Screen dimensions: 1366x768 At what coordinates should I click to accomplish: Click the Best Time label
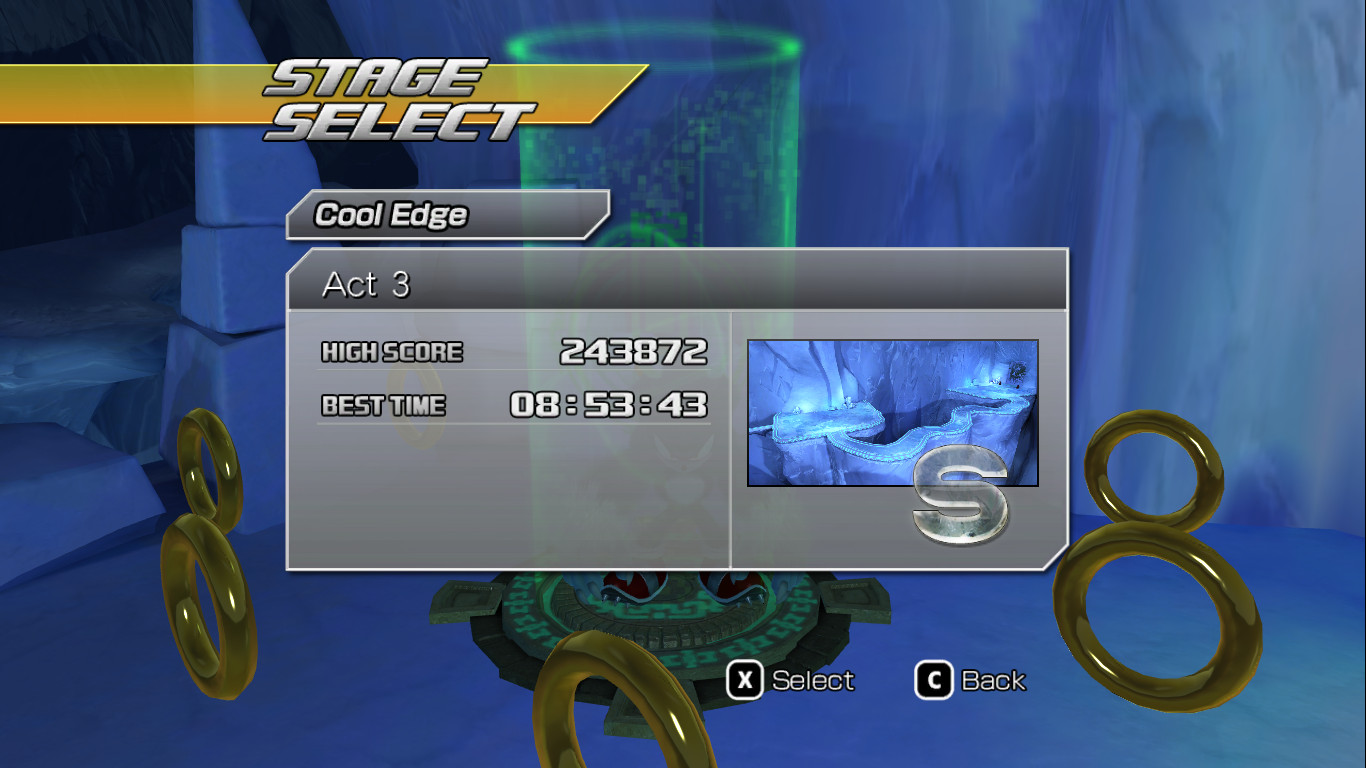tap(383, 405)
